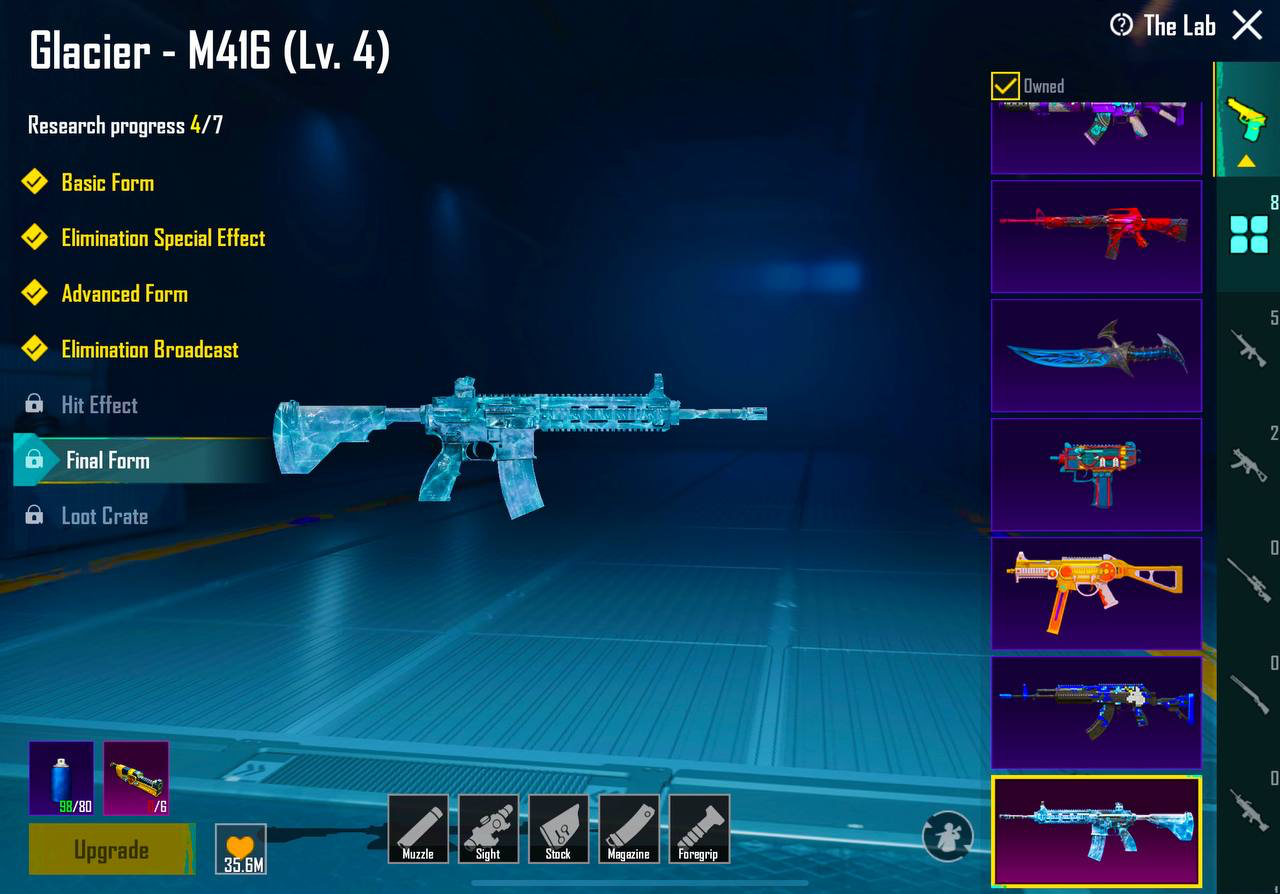This screenshot has height=894, width=1280.
Task: Open the Magazine attachment slot
Action: point(628,828)
